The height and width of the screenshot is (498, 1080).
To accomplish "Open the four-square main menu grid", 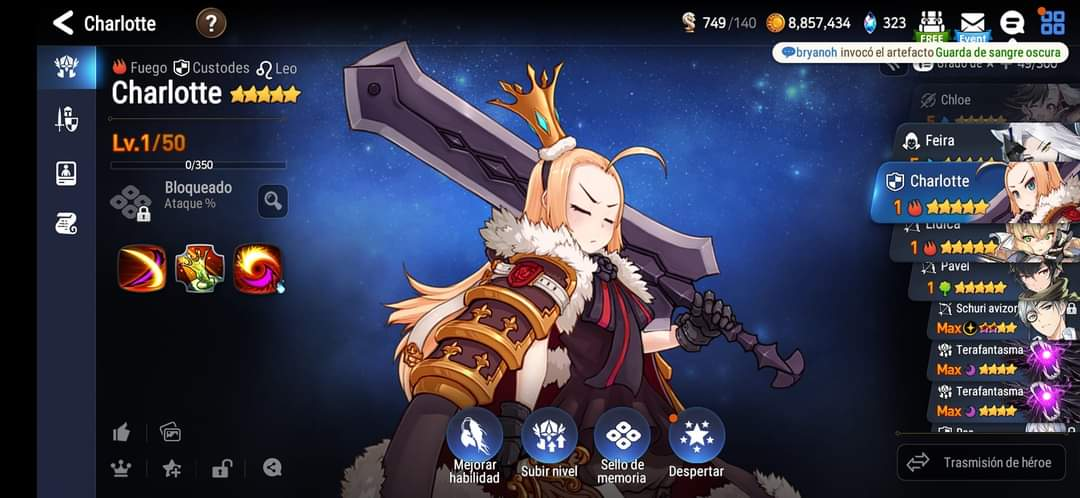I will (1052, 22).
